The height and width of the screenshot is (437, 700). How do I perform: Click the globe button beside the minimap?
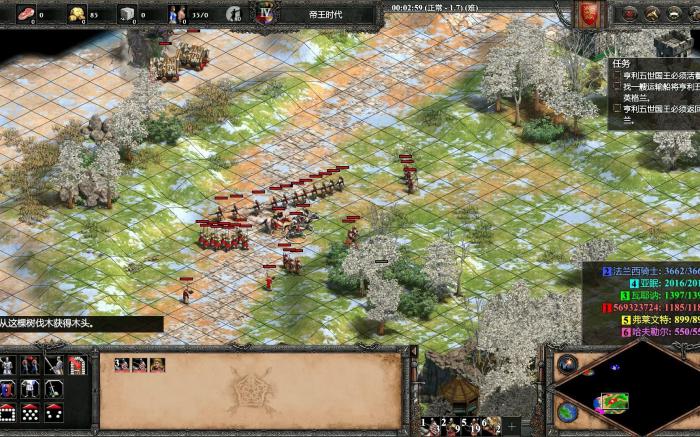click(567, 411)
